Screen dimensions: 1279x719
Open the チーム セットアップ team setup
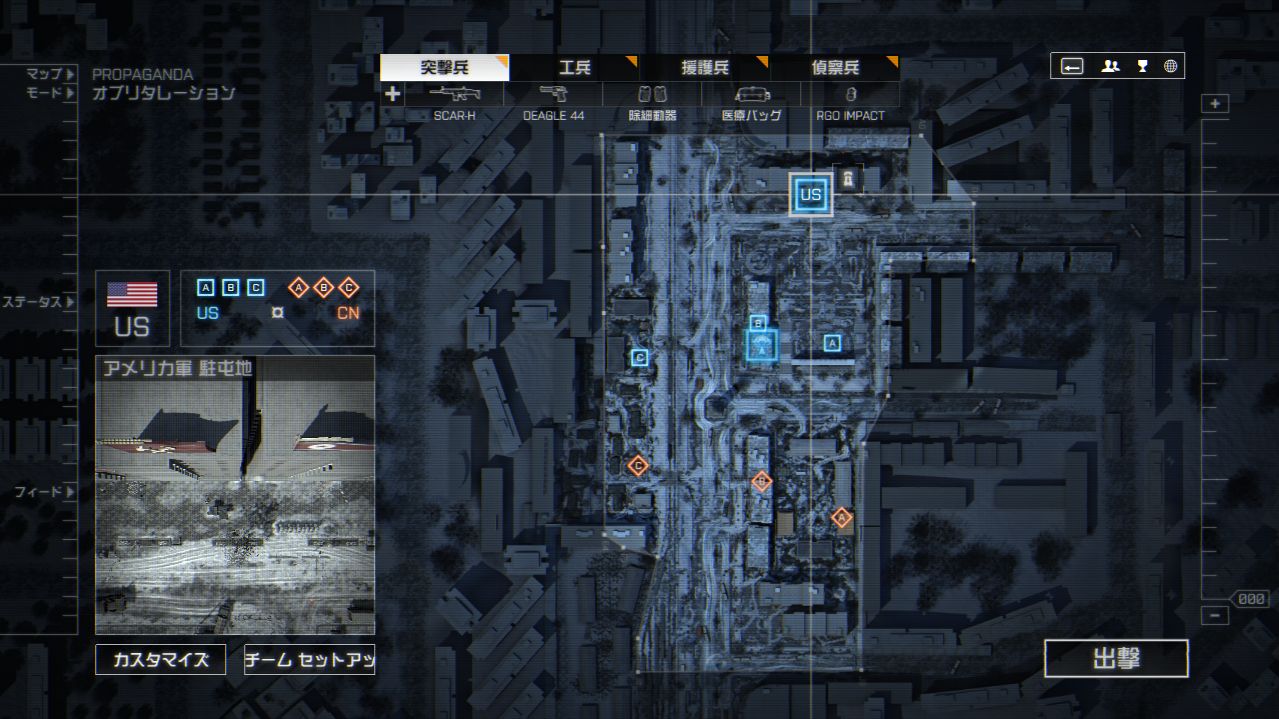(x=309, y=660)
